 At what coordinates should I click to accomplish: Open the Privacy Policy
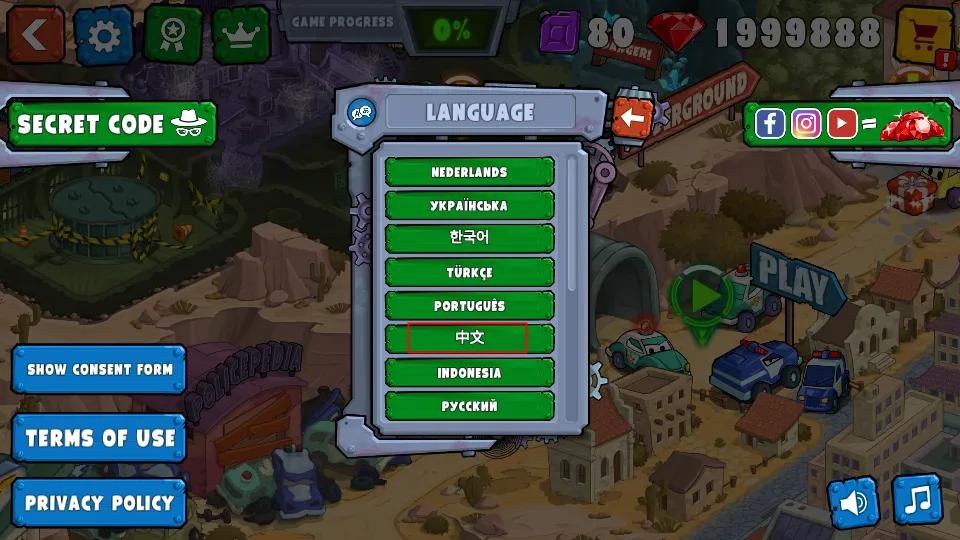click(x=99, y=503)
